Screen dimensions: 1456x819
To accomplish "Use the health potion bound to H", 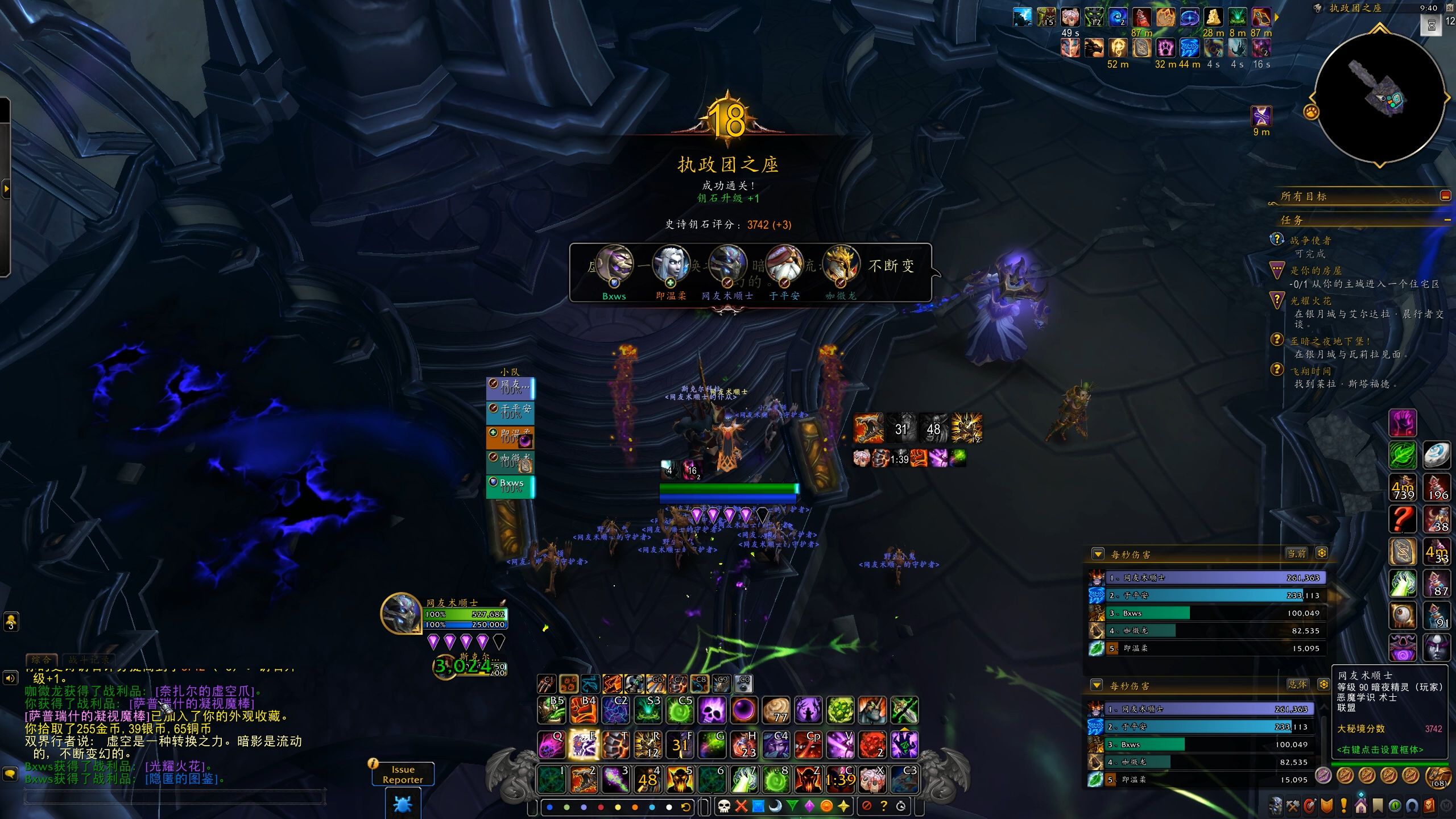I will tap(743, 744).
